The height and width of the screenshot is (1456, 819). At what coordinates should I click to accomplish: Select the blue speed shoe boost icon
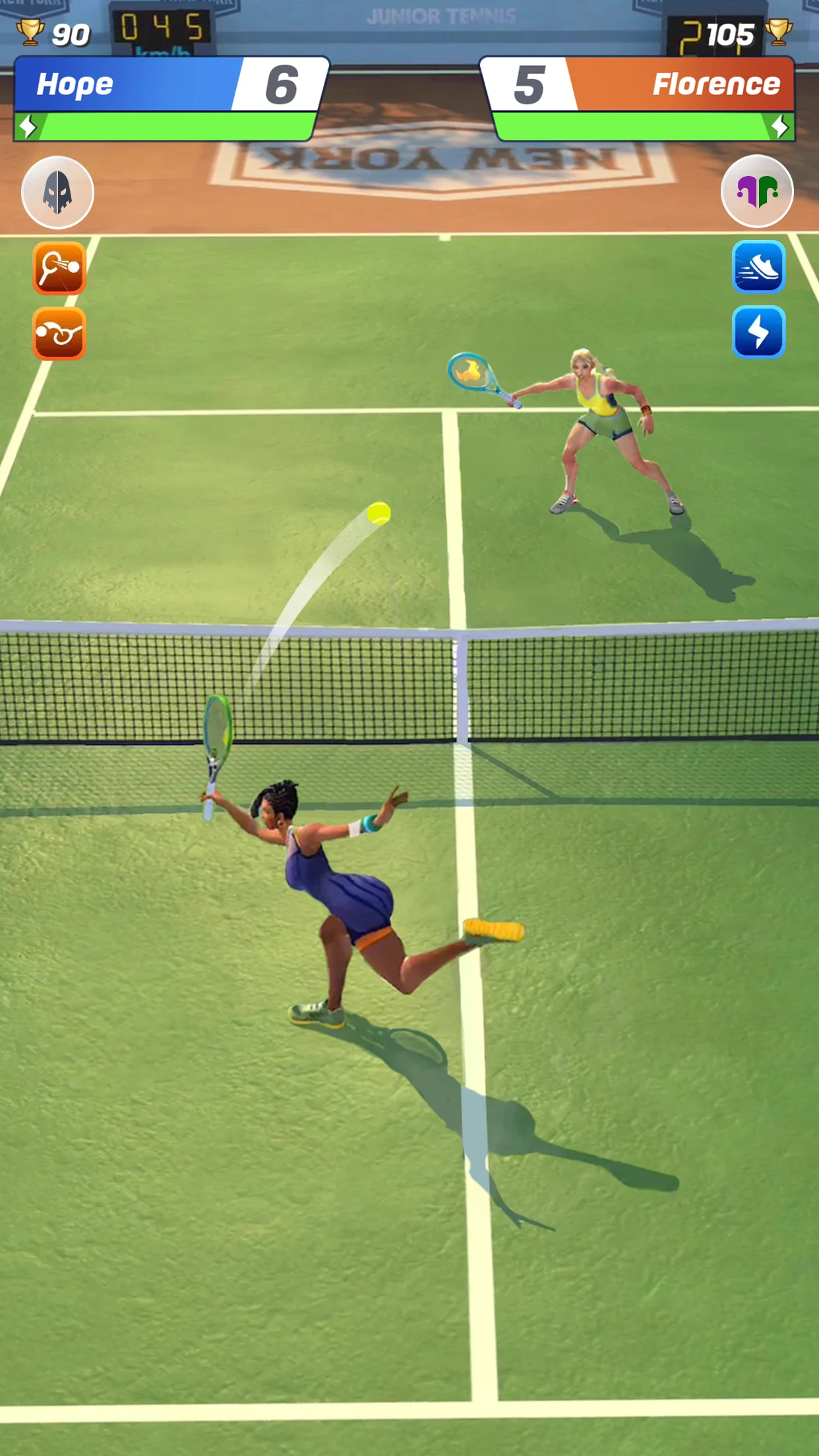(758, 266)
